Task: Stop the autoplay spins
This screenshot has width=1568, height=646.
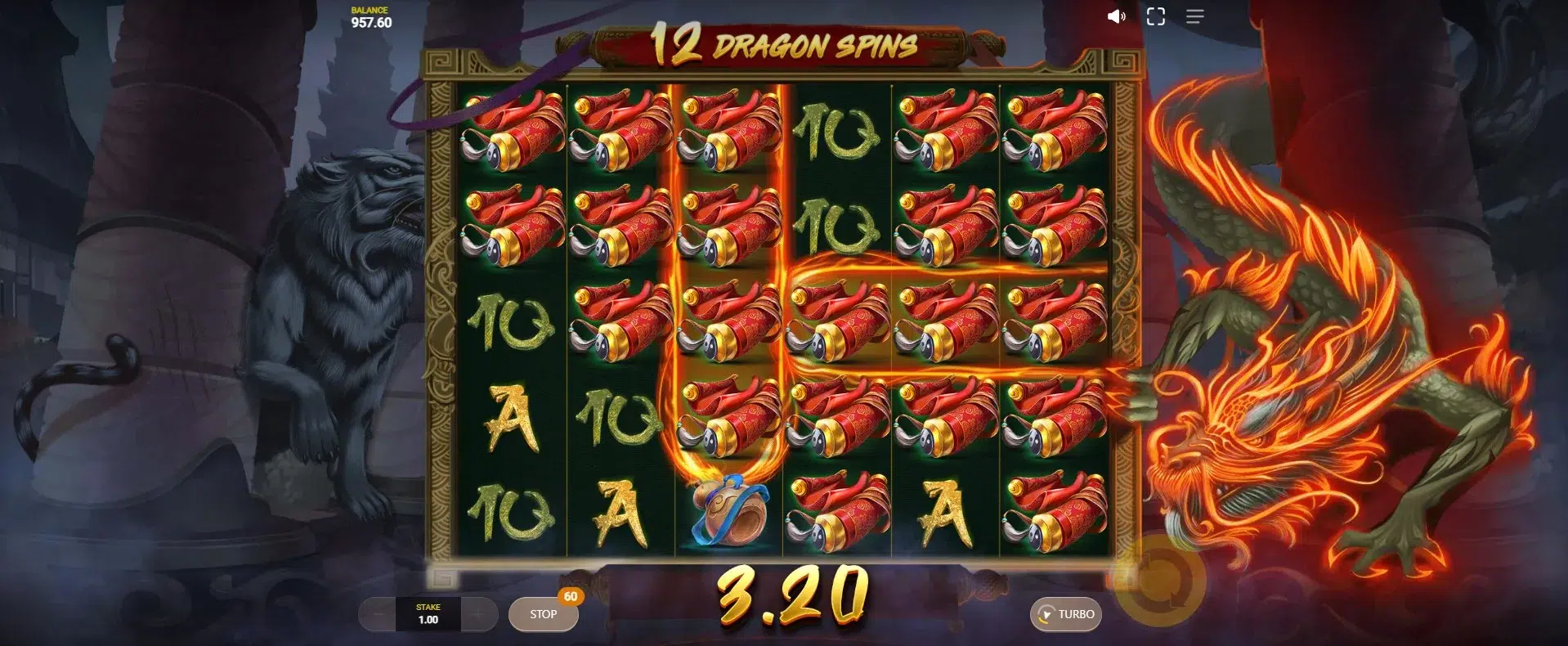Action: pyautogui.click(x=543, y=614)
